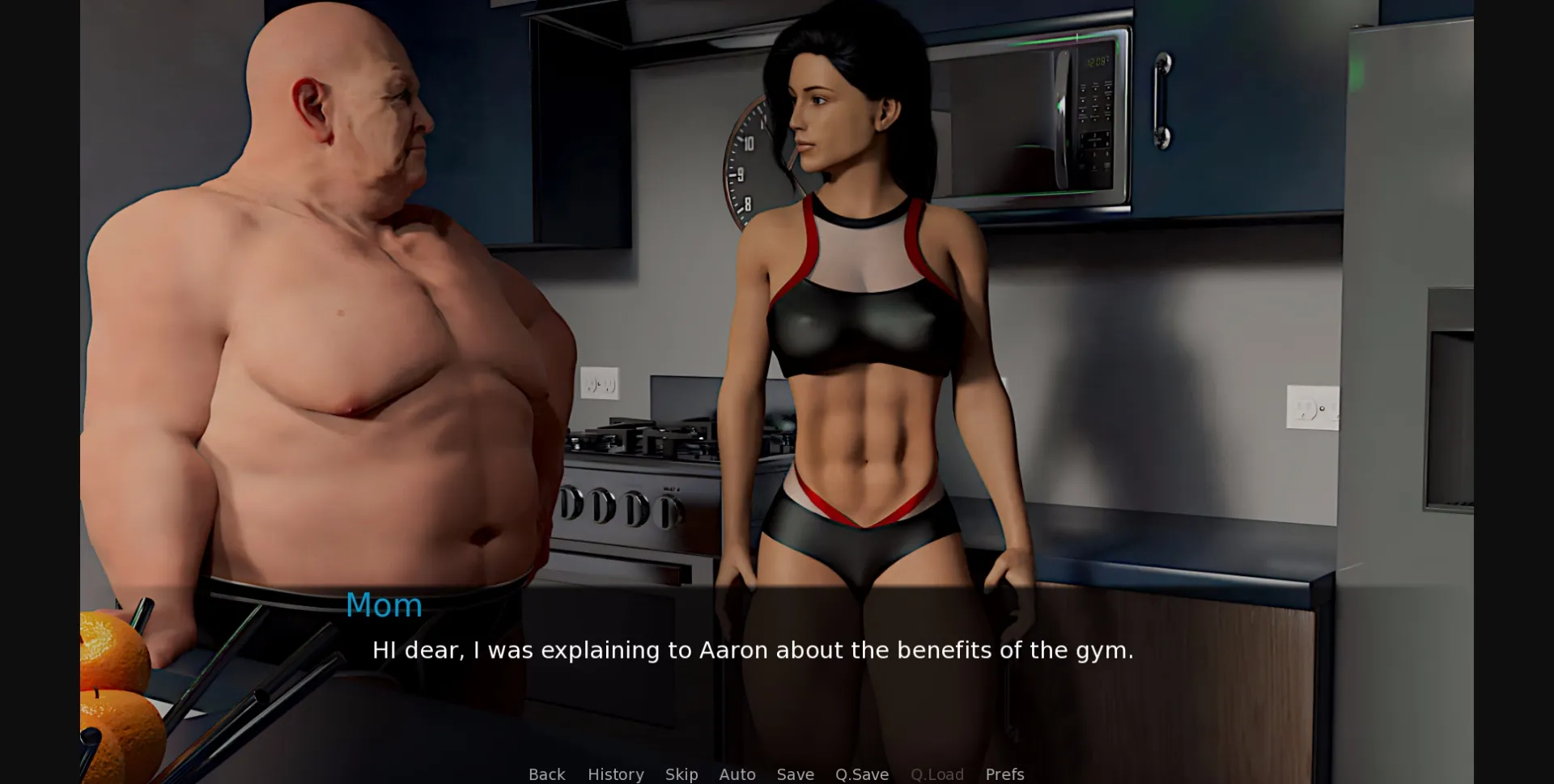Image resolution: width=1554 pixels, height=784 pixels.
Task: Go back one dialogue line
Action: pyautogui.click(x=546, y=774)
